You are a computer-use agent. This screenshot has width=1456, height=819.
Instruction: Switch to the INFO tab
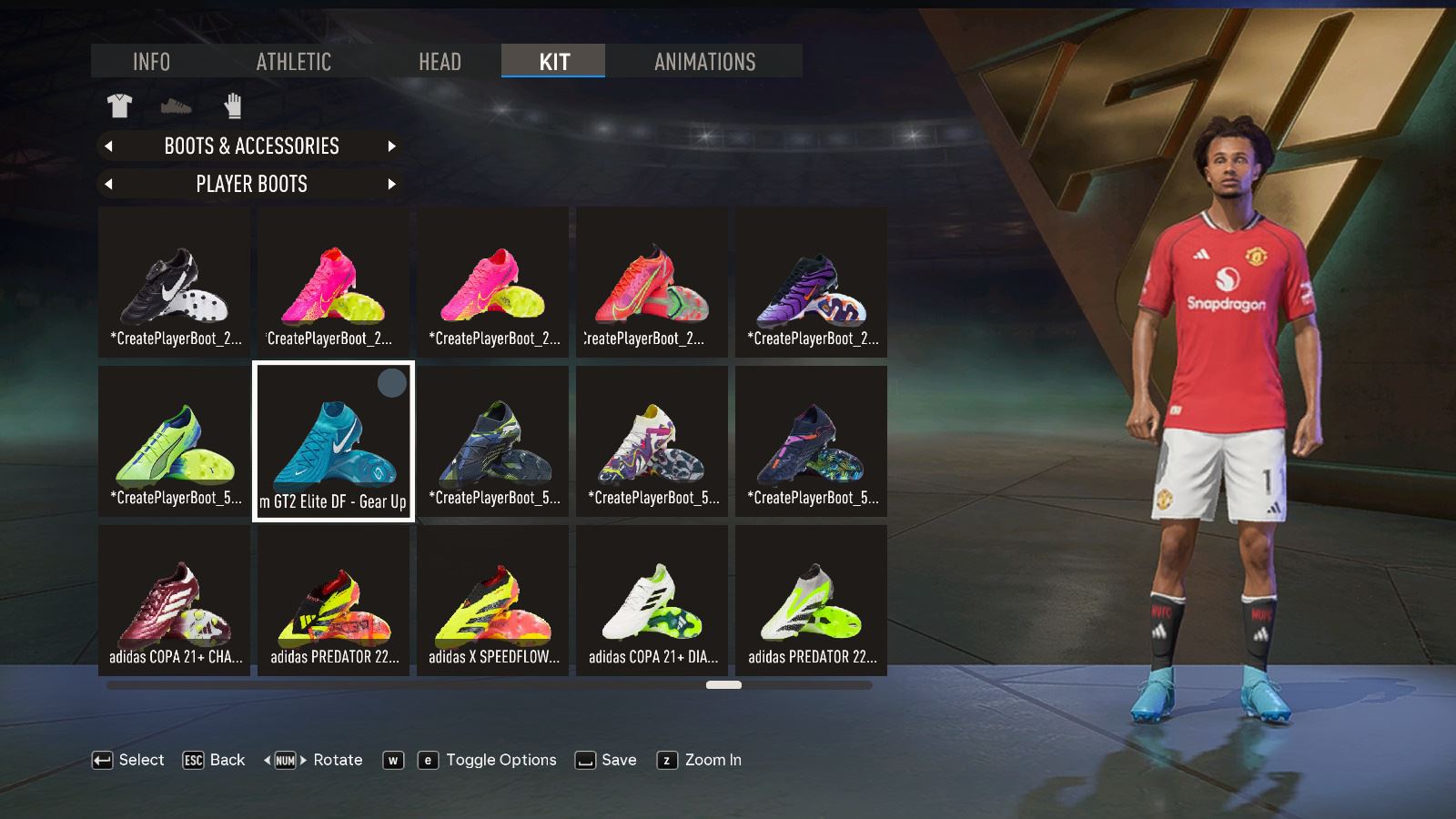point(151,61)
